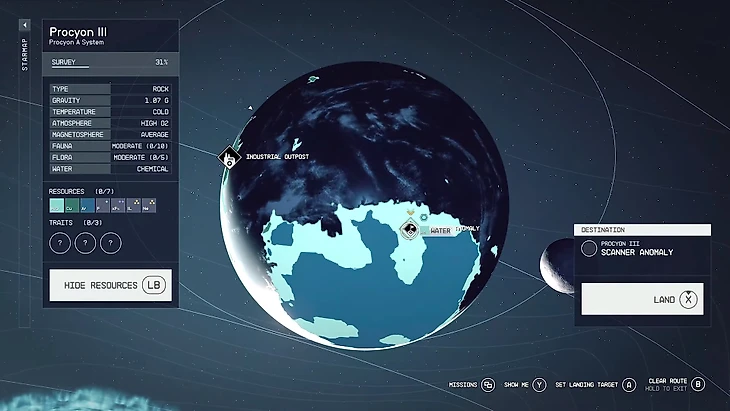This screenshot has width=730, height=411.
Task: Go back using the Starmap arrow
Action: [25, 24]
